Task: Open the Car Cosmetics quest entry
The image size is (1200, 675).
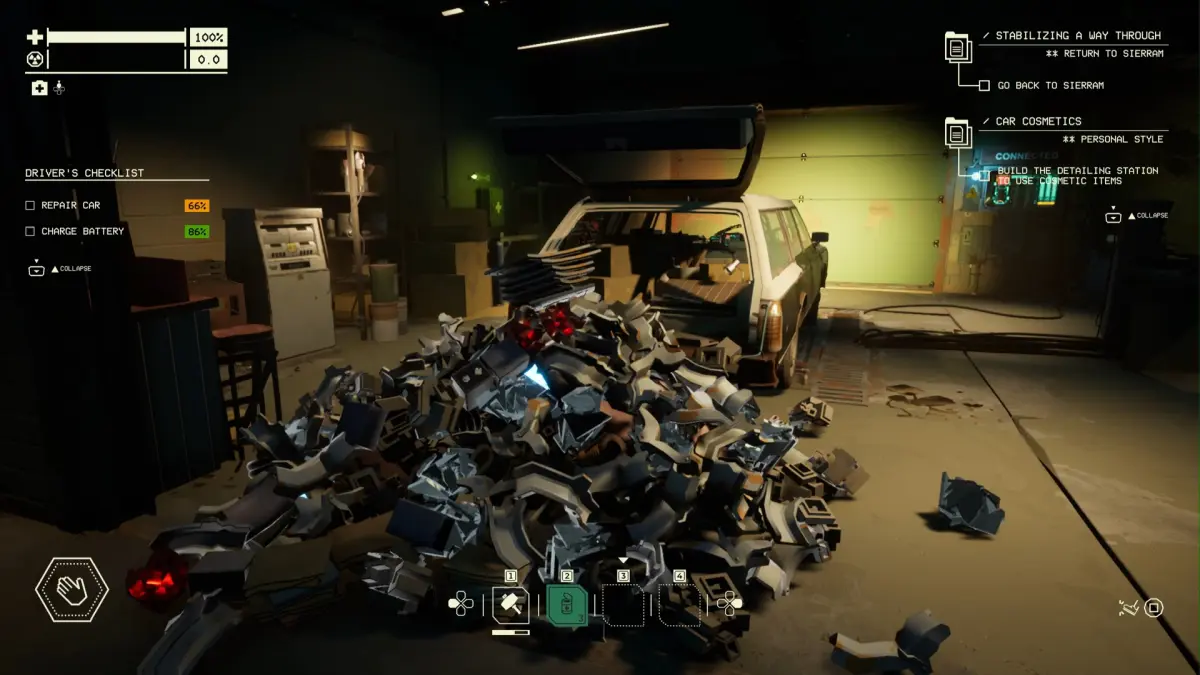Action: click(x=1038, y=121)
